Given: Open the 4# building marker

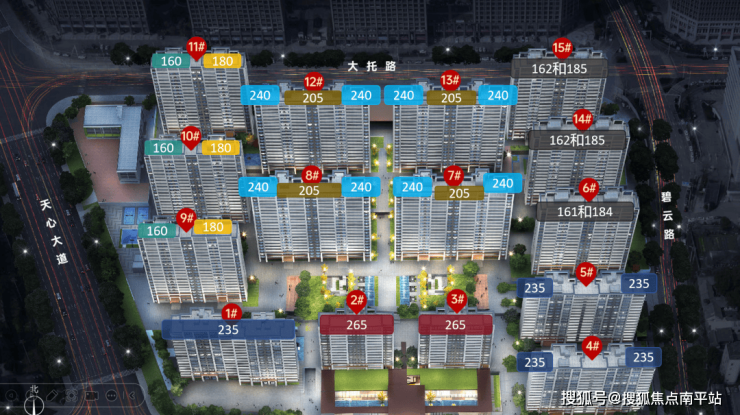Looking at the screenshot, I should (592, 347).
